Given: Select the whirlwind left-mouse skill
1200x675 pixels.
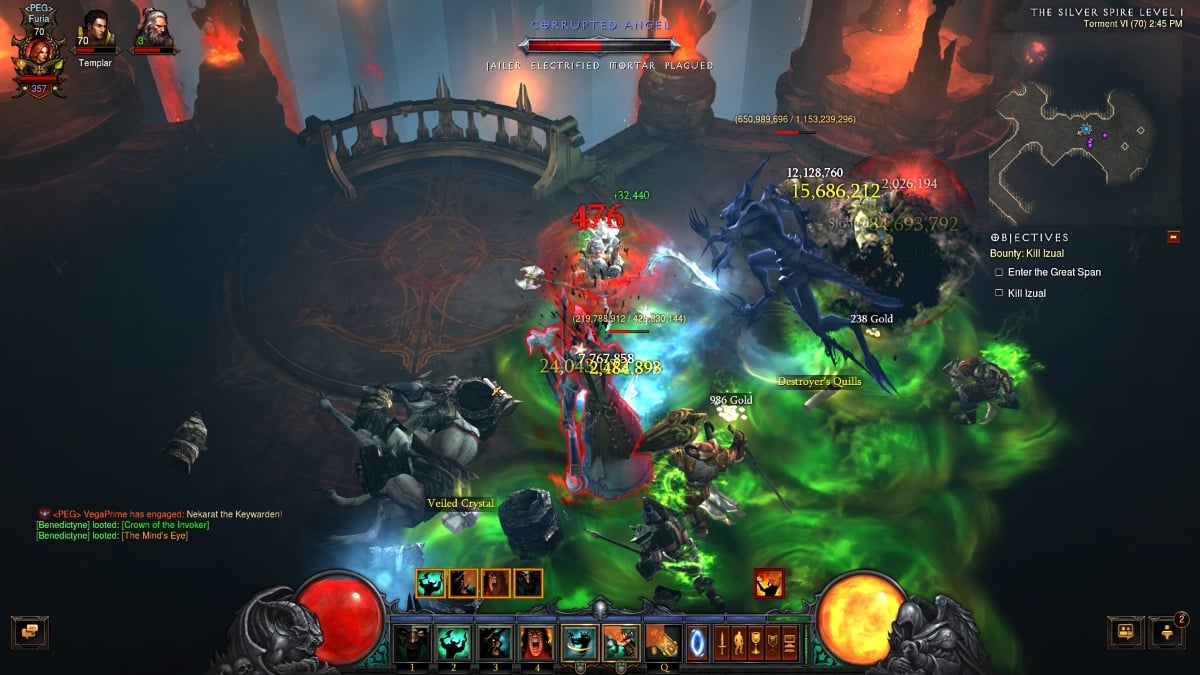Looking at the screenshot, I should (x=579, y=642).
